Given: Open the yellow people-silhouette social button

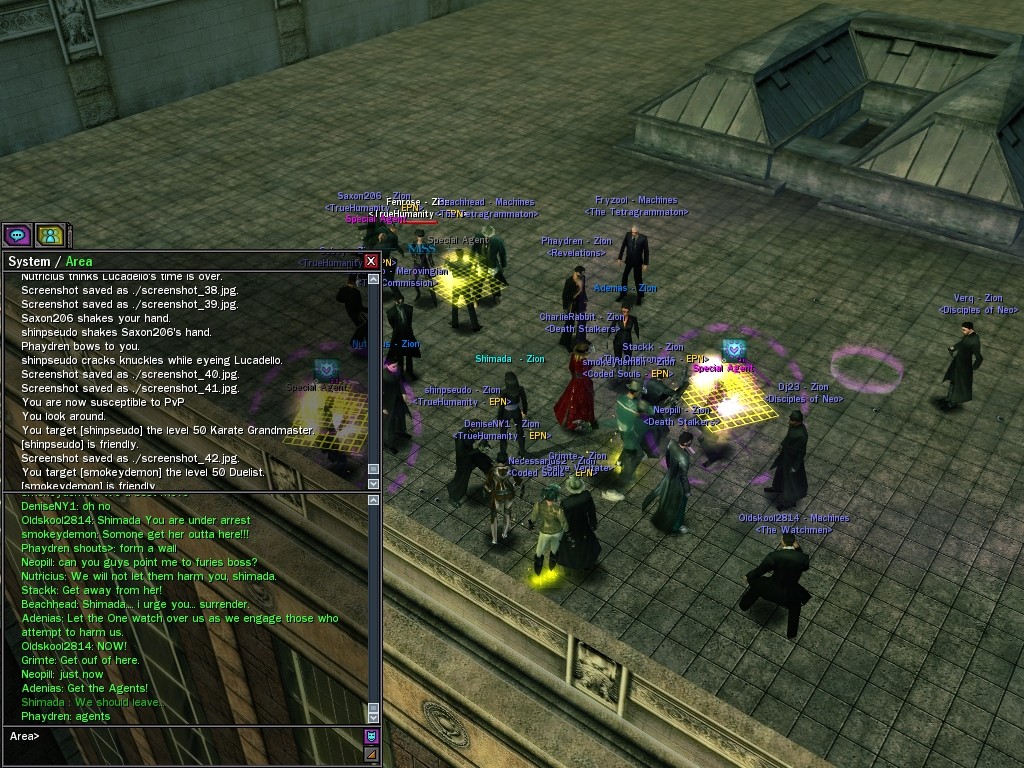Looking at the screenshot, I should (49, 235).
